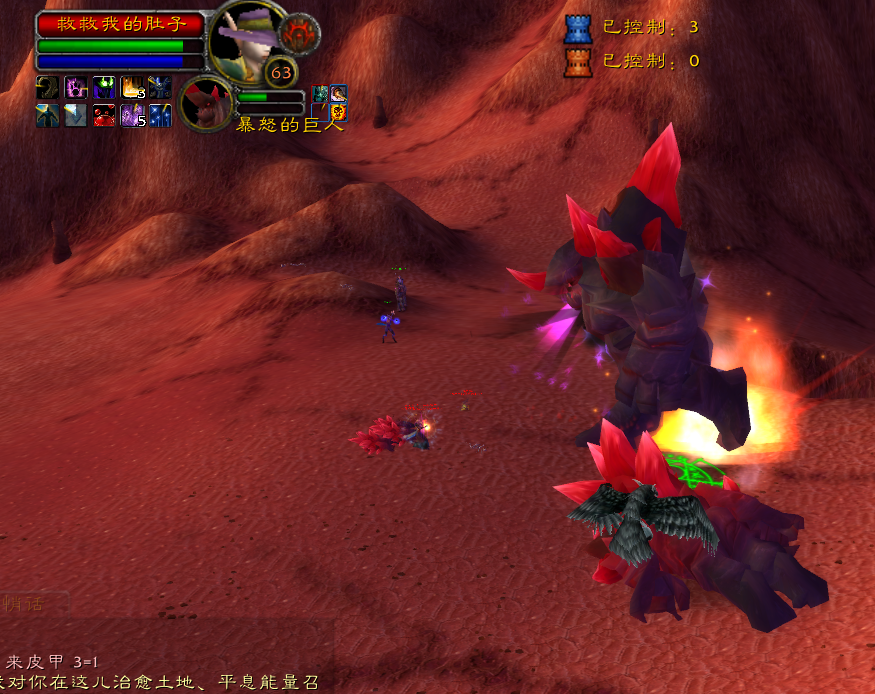
Task: Click the purple buff with 5 stacks
Action: [132, 116]
